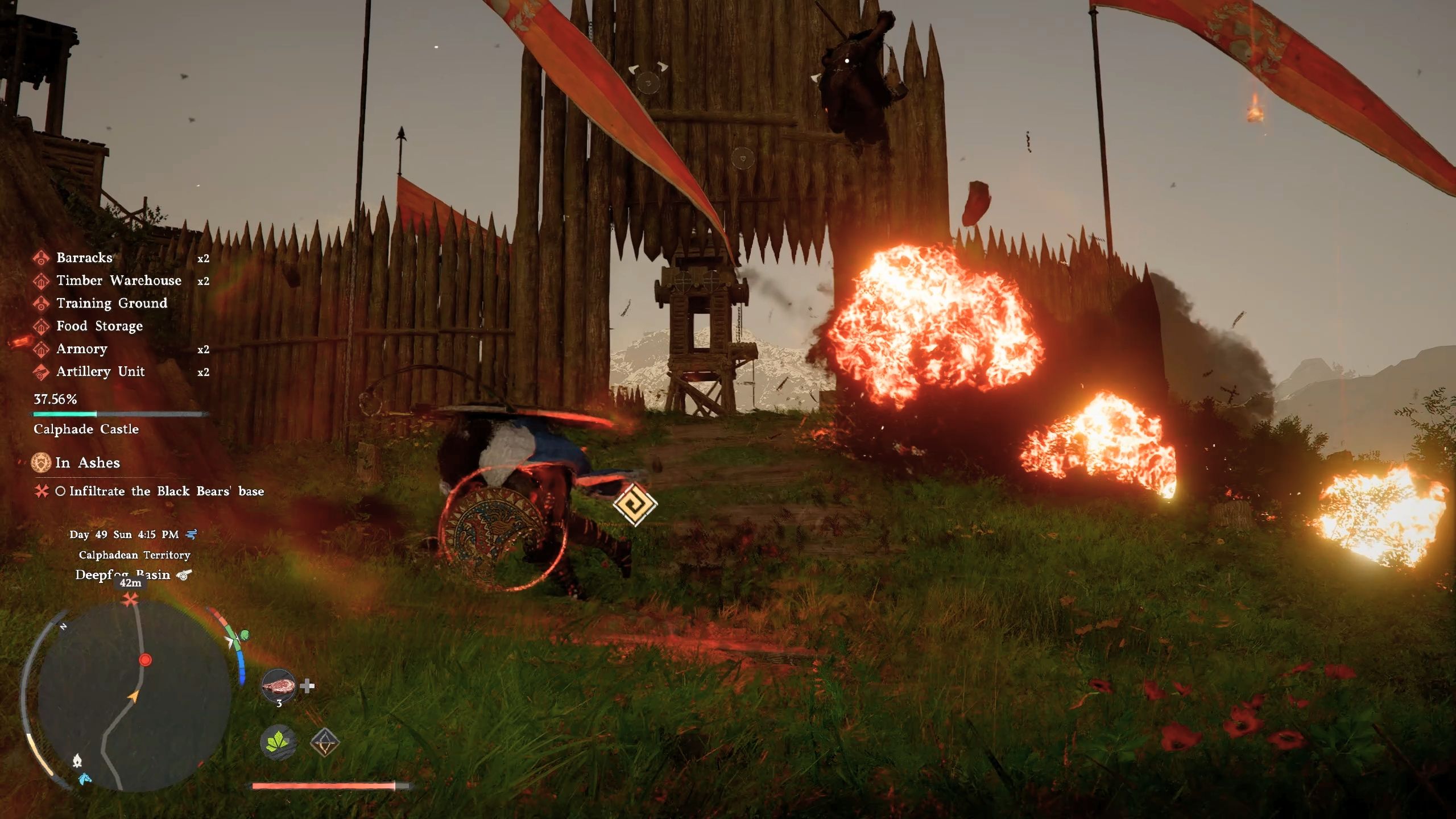Activate the green leaf ability icon

coord(278,742)
